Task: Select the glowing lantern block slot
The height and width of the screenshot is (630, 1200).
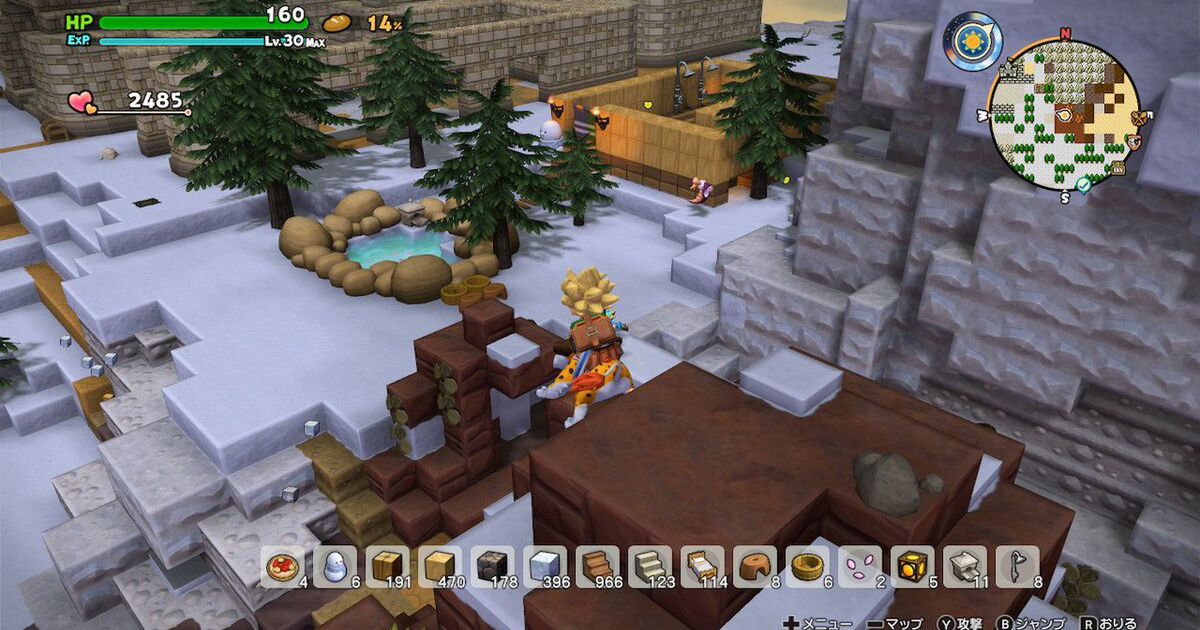Action: coord(911,566)
